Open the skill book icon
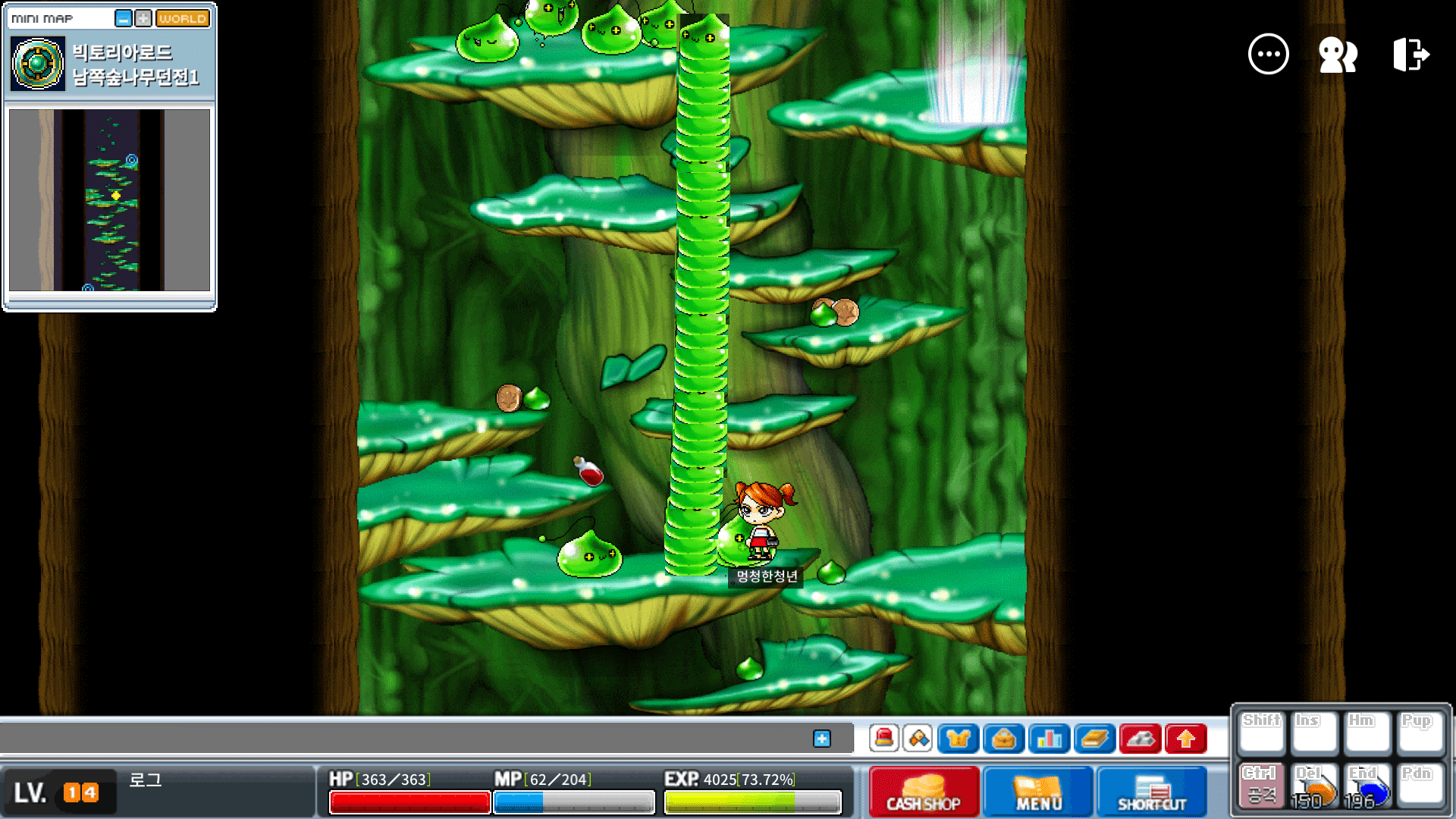 click(x=1094, y=738)
